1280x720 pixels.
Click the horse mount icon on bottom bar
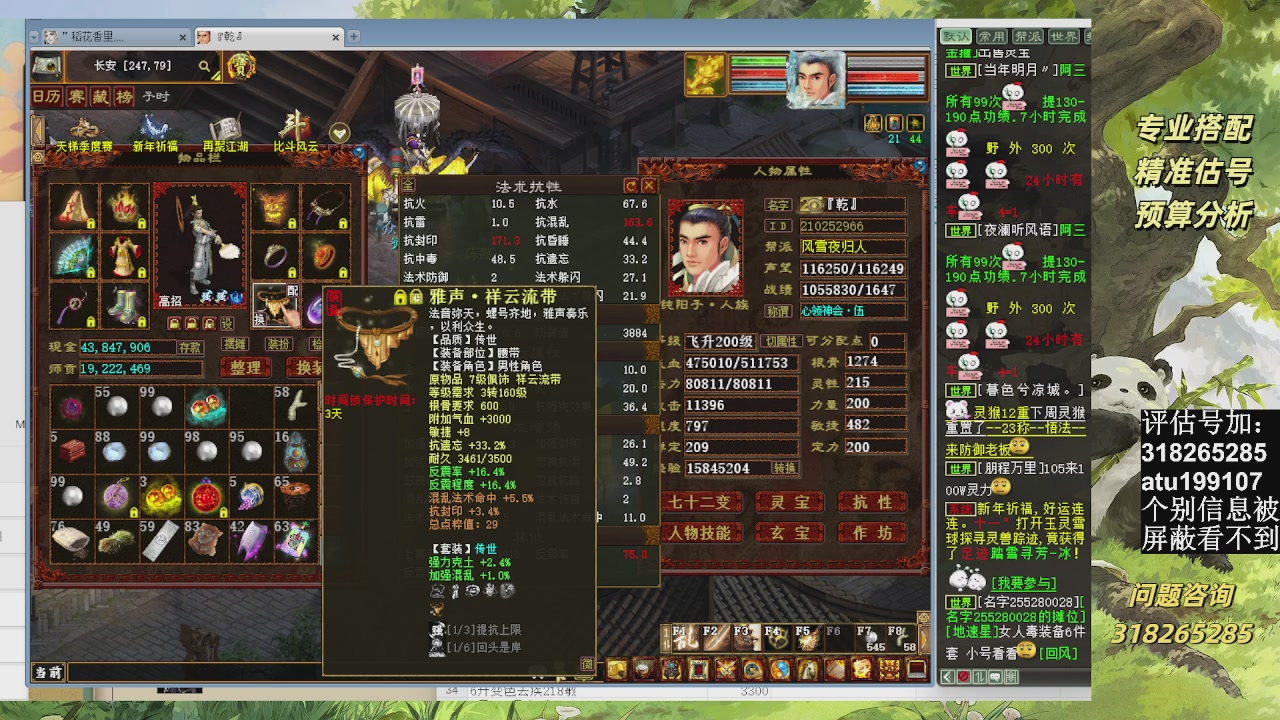click(806, 671)
